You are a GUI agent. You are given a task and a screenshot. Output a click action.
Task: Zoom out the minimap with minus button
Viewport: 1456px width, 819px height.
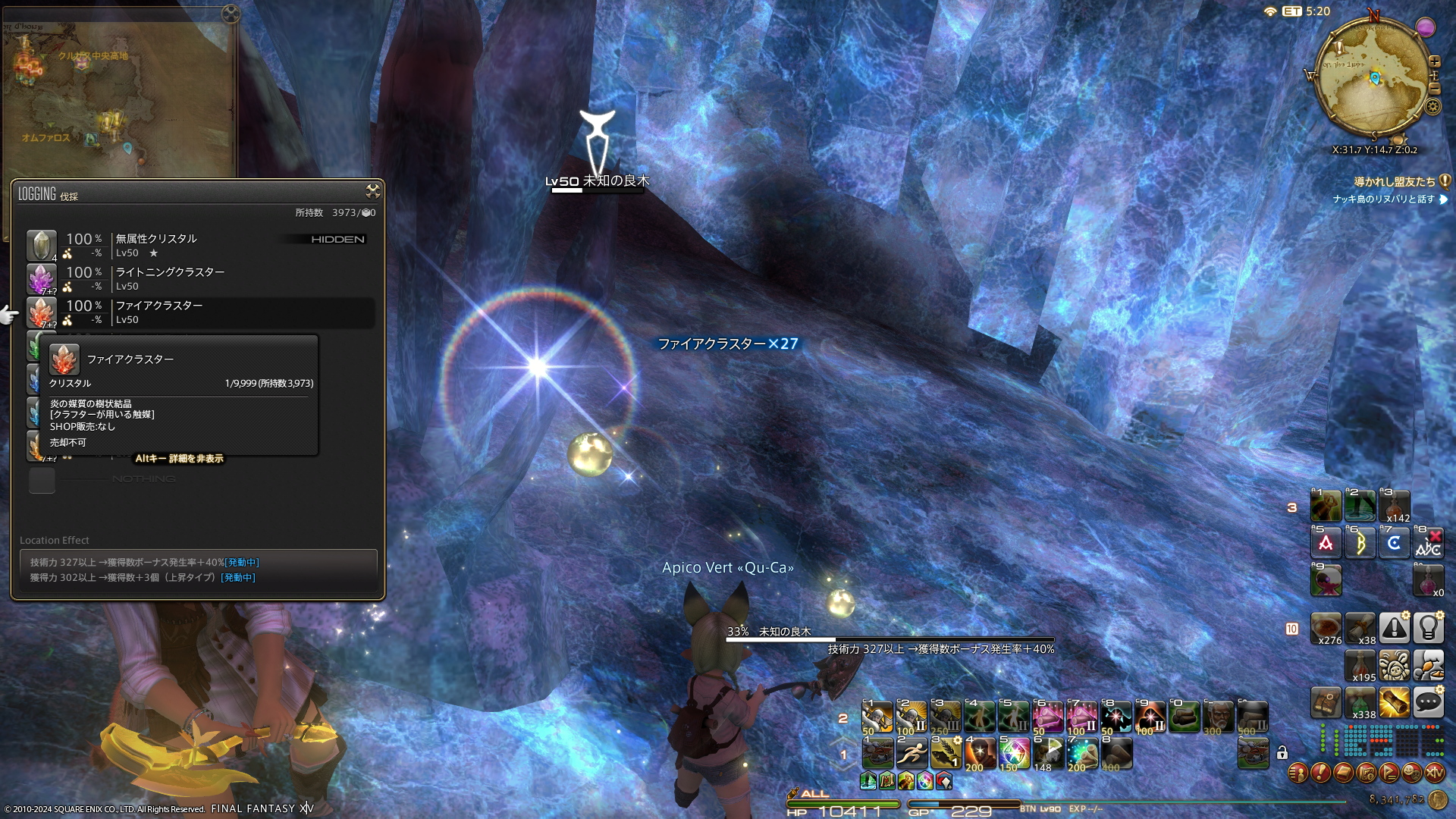point(1434,89)
